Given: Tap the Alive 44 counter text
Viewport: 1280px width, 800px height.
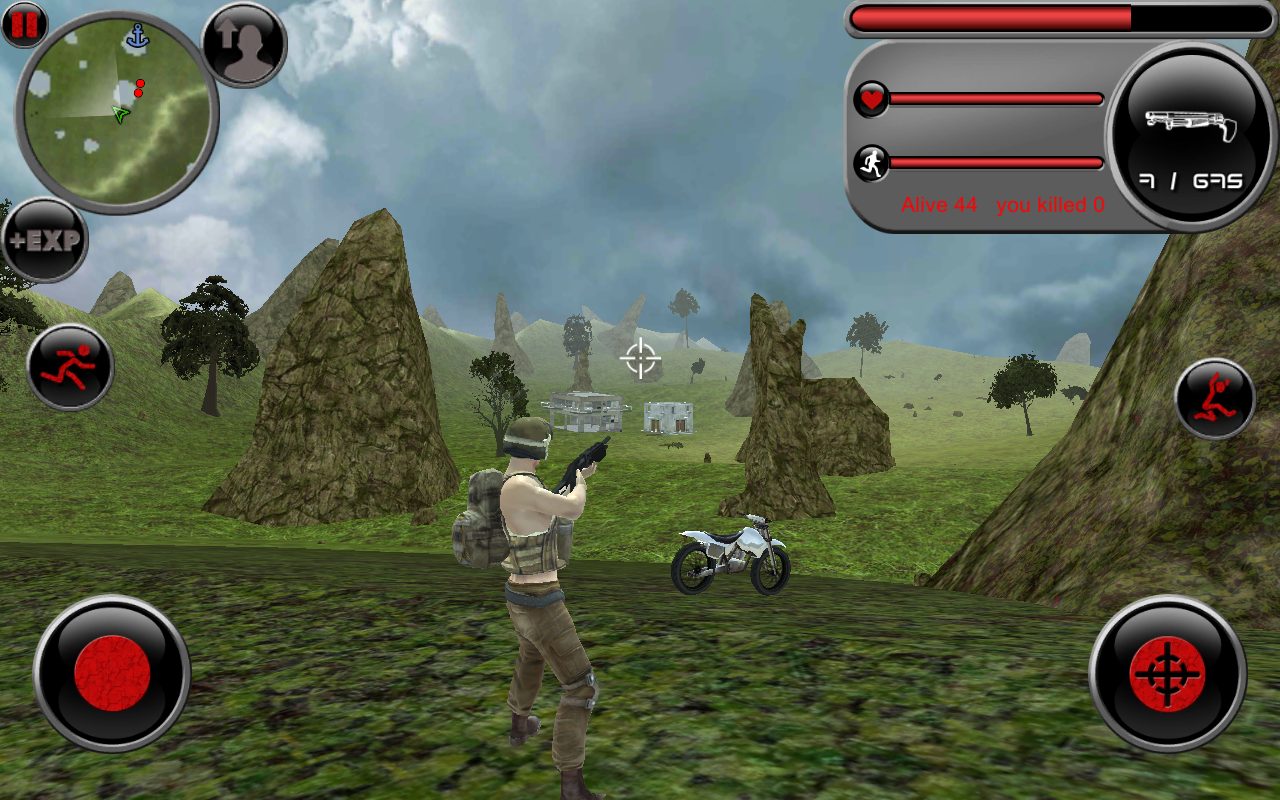Looking at the screenshot, I should coord(938,205).
